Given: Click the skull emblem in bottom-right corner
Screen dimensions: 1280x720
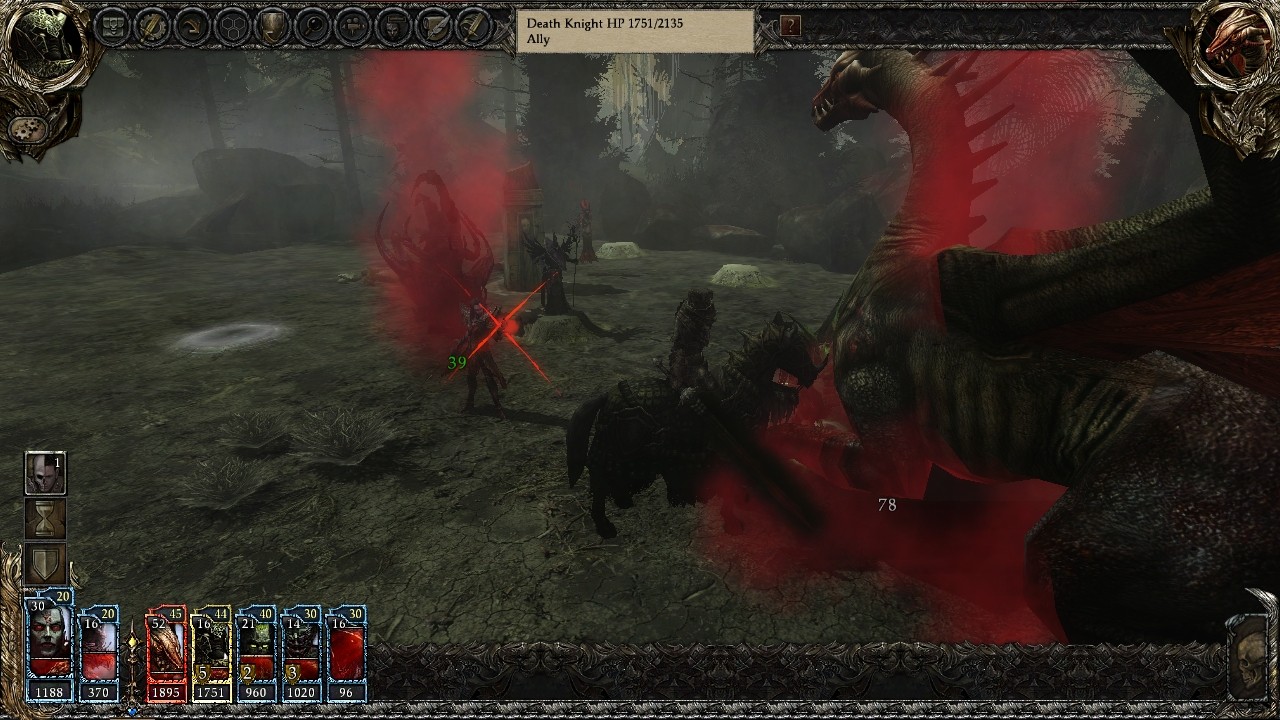Looking at the screenshot, I should point(1250,660).
